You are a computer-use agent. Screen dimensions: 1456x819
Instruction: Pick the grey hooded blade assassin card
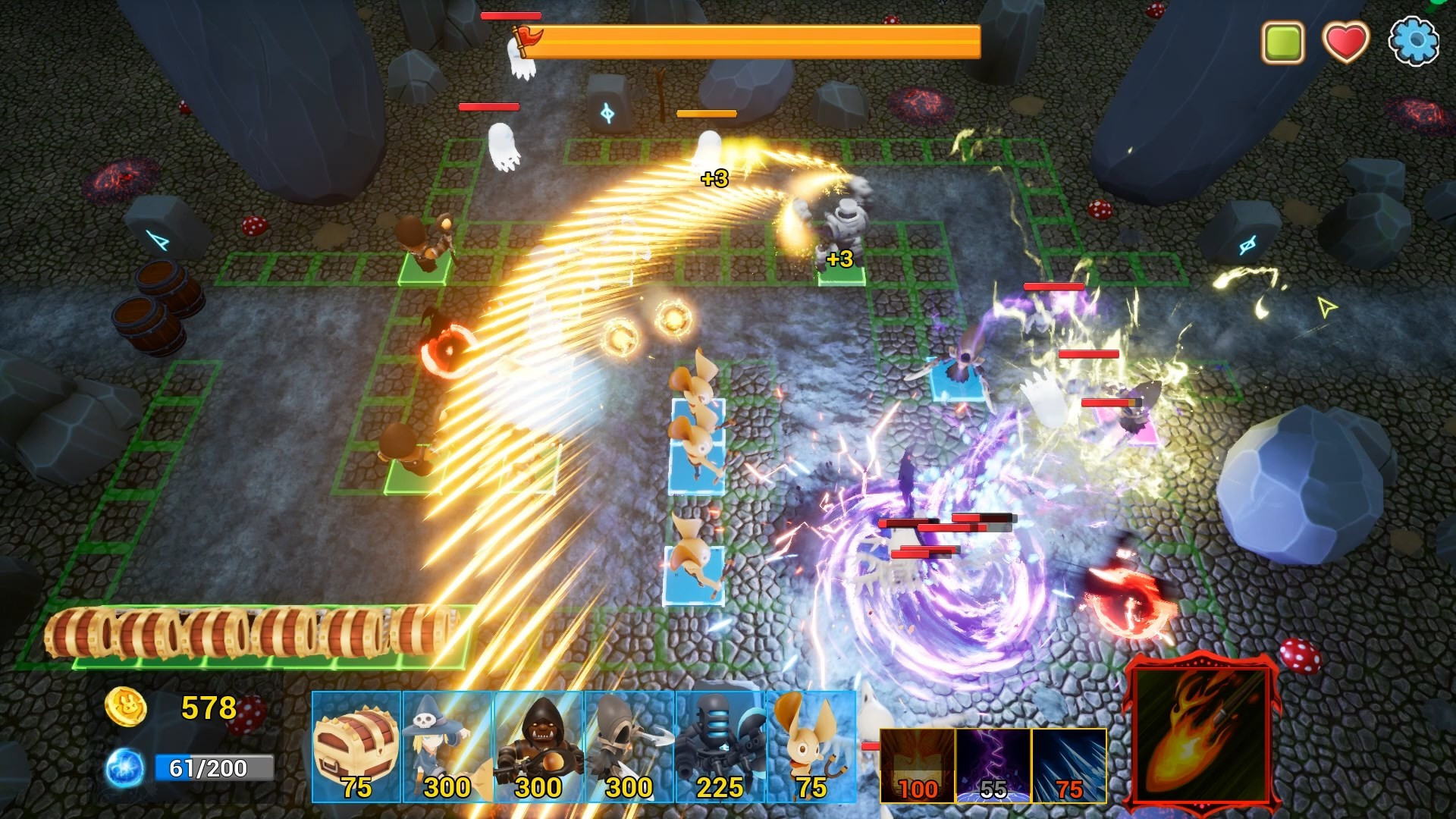pos(629,747)
